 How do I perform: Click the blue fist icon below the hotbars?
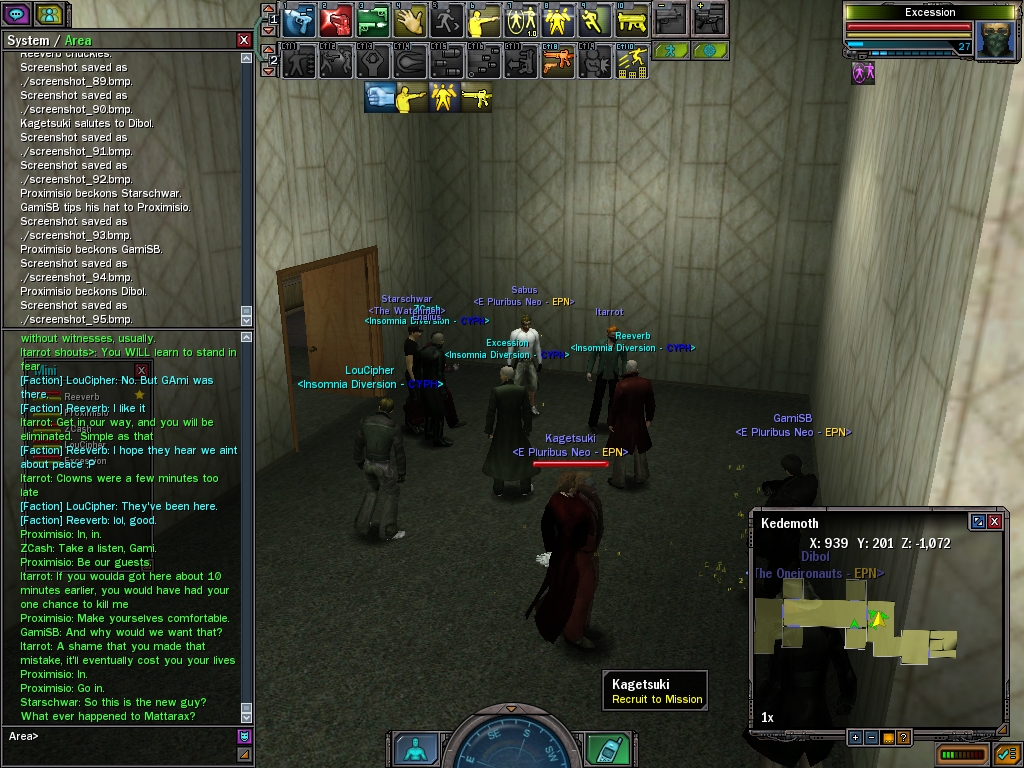click(379, 97)
